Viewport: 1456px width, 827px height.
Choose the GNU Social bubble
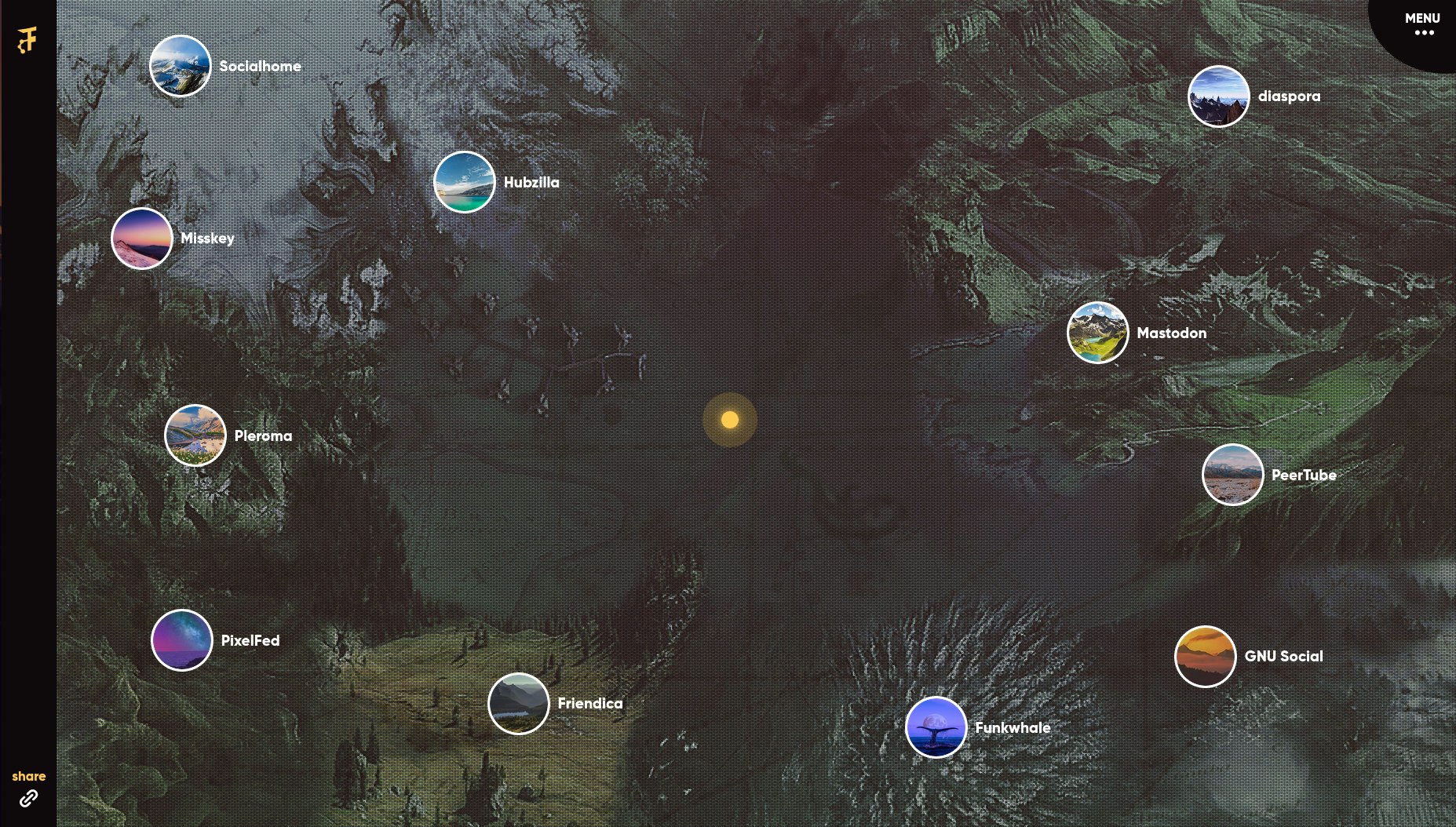coord(1205,656)
